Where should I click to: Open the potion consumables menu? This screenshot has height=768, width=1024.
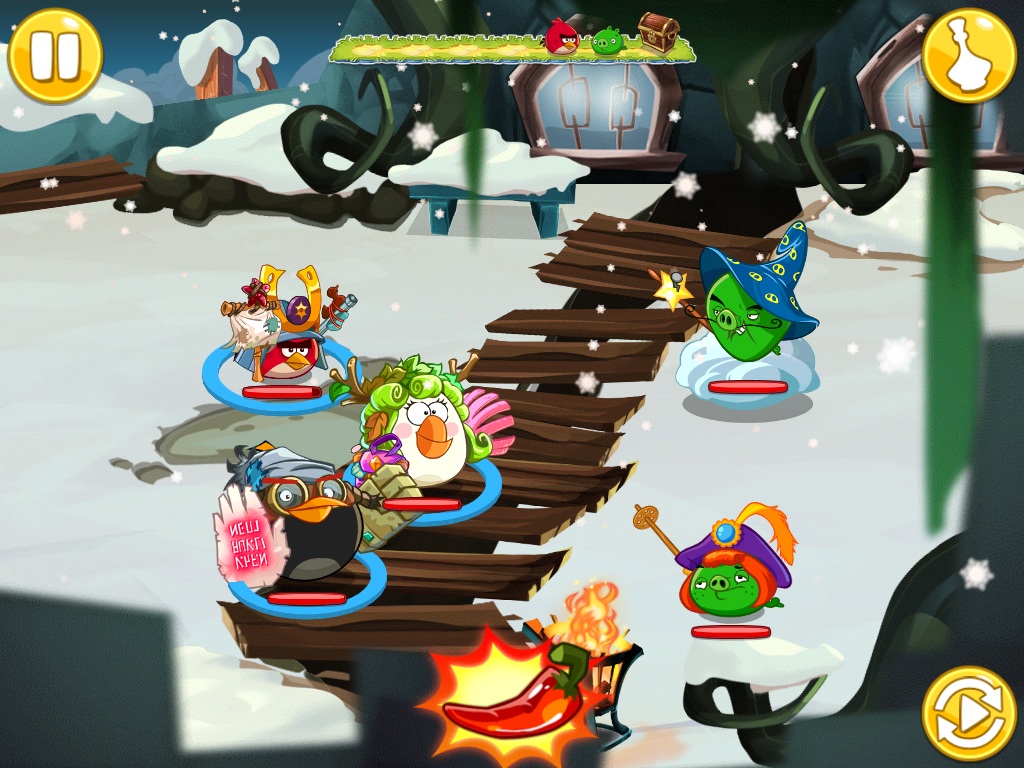[968, 55]
